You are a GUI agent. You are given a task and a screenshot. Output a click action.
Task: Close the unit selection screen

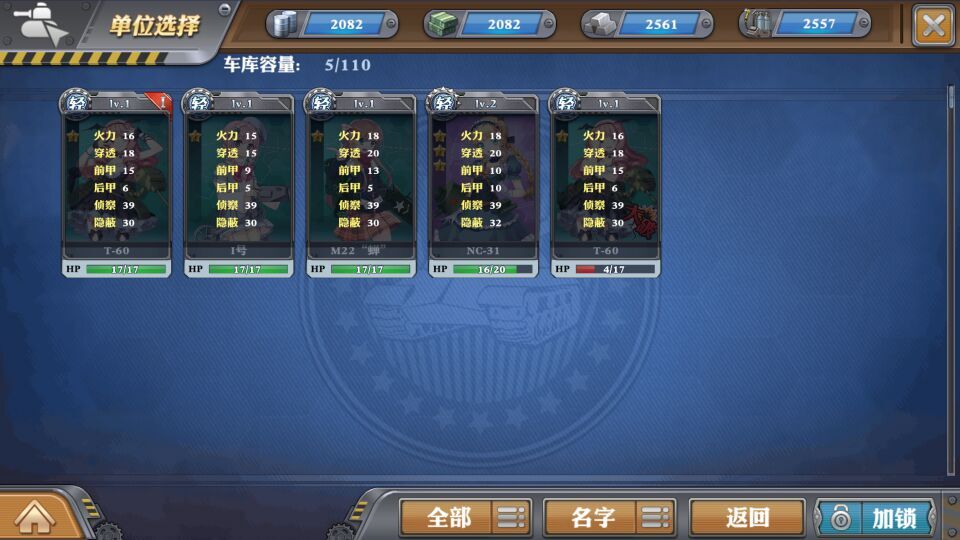click(x=933, y=25)
